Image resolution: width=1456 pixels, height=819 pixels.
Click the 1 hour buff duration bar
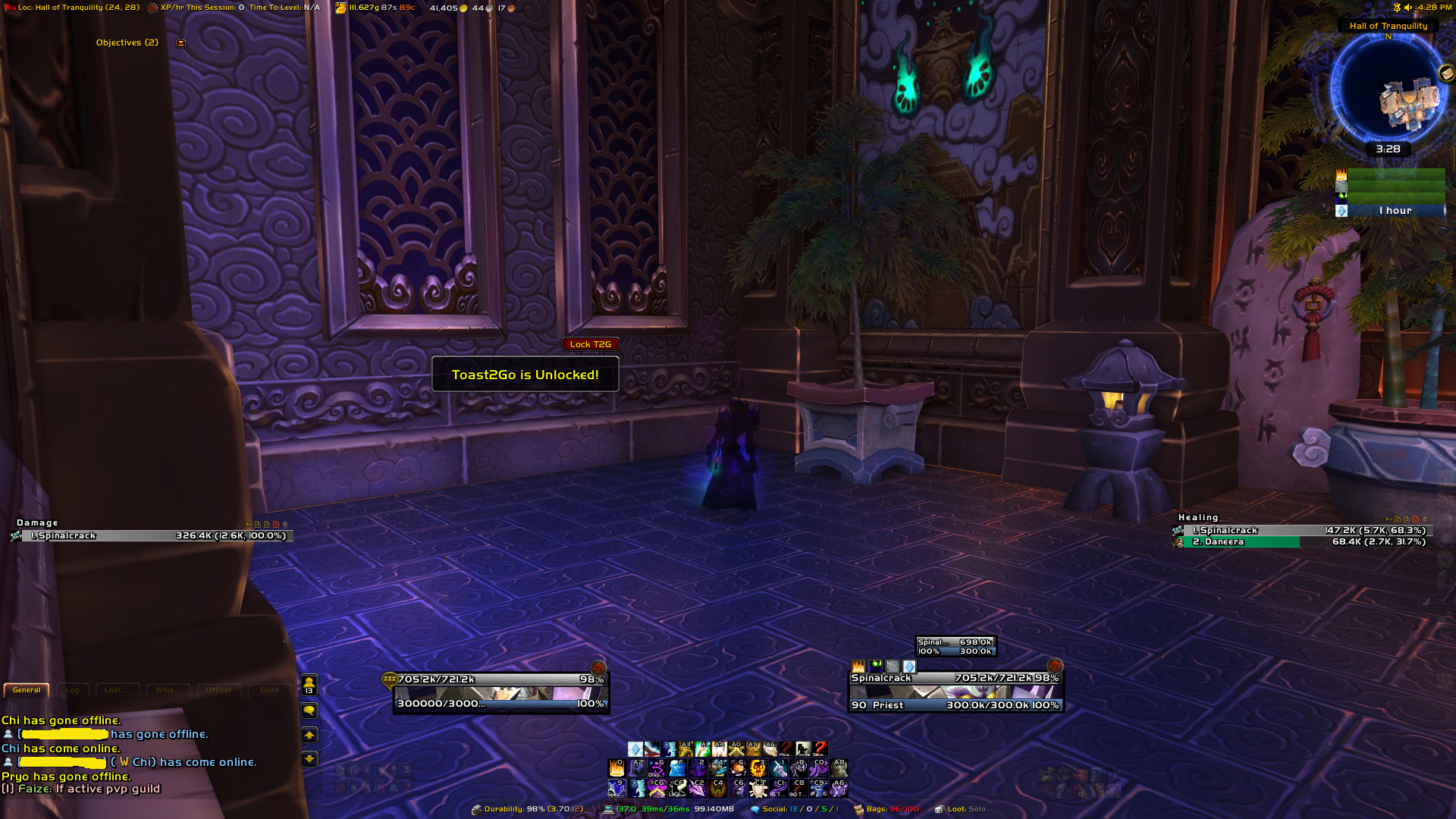click(x=1398, y=210)
